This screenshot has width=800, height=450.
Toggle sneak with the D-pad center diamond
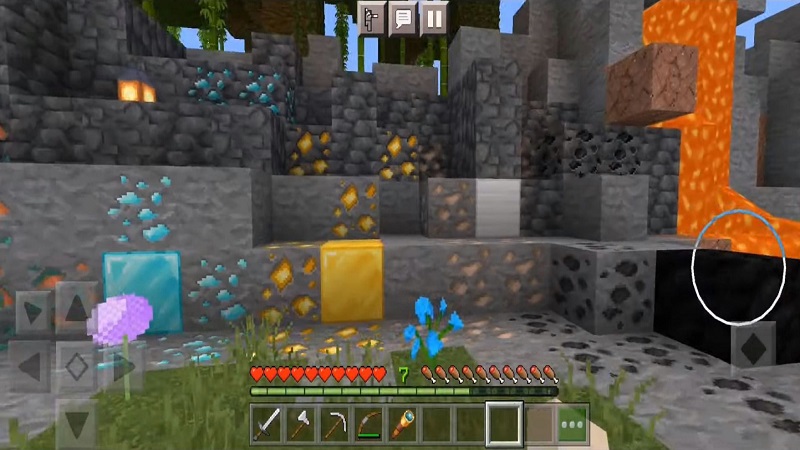pos(76,366)
